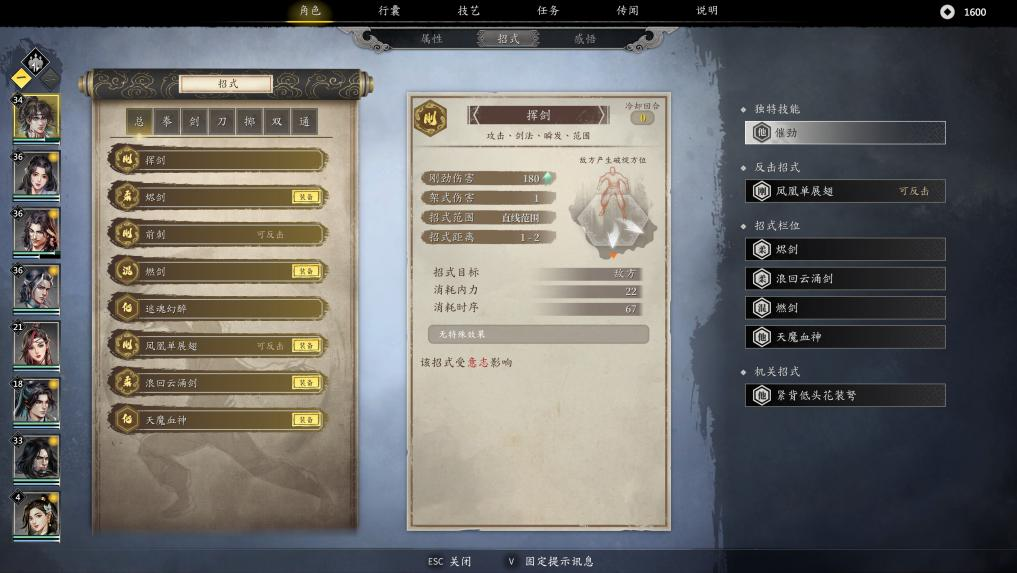Click the 催劲 unique skill slot

tap(845, 132)
